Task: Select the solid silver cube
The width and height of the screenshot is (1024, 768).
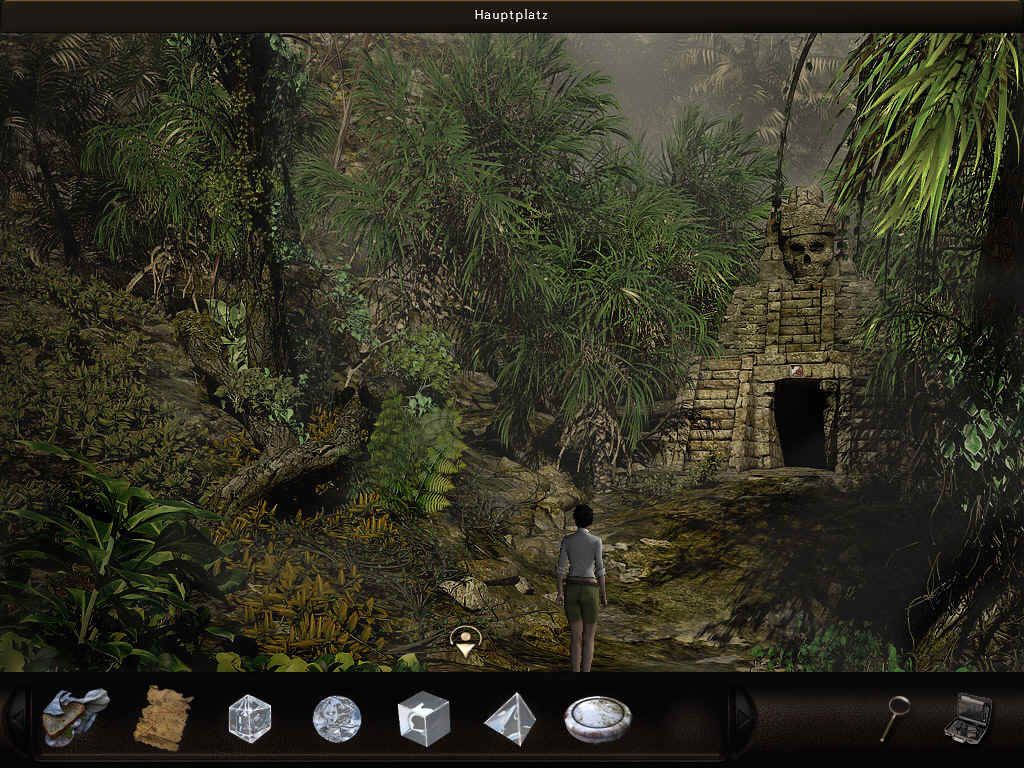Action: click(423, 718)
